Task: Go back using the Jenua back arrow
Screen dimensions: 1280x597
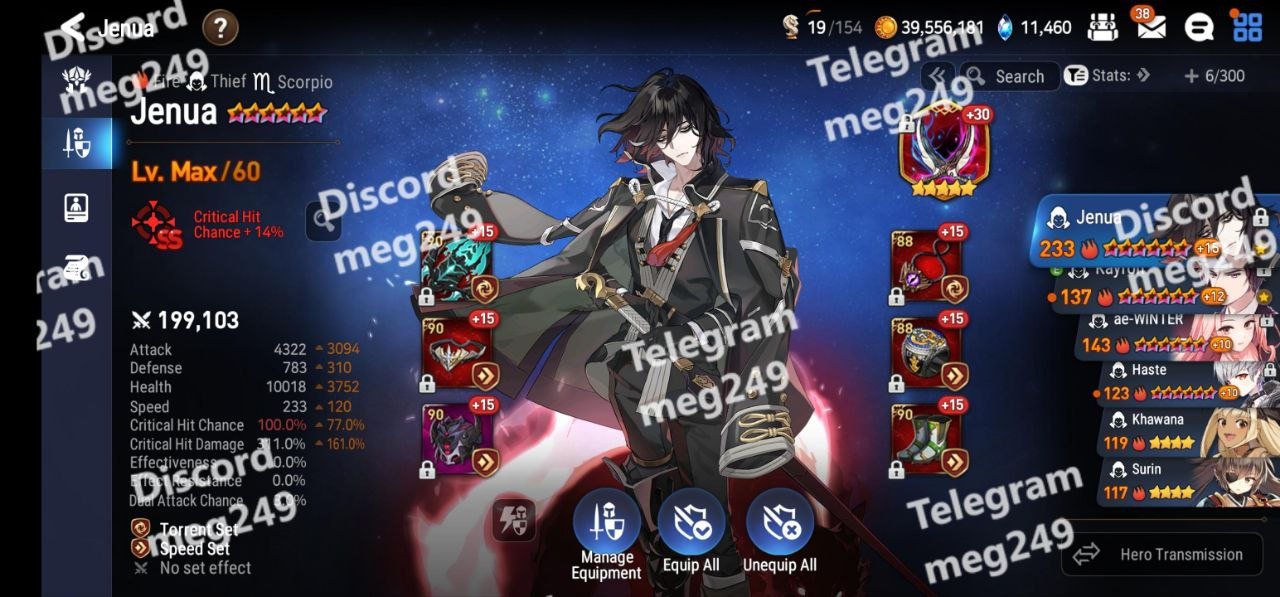Action: point(73,27)
